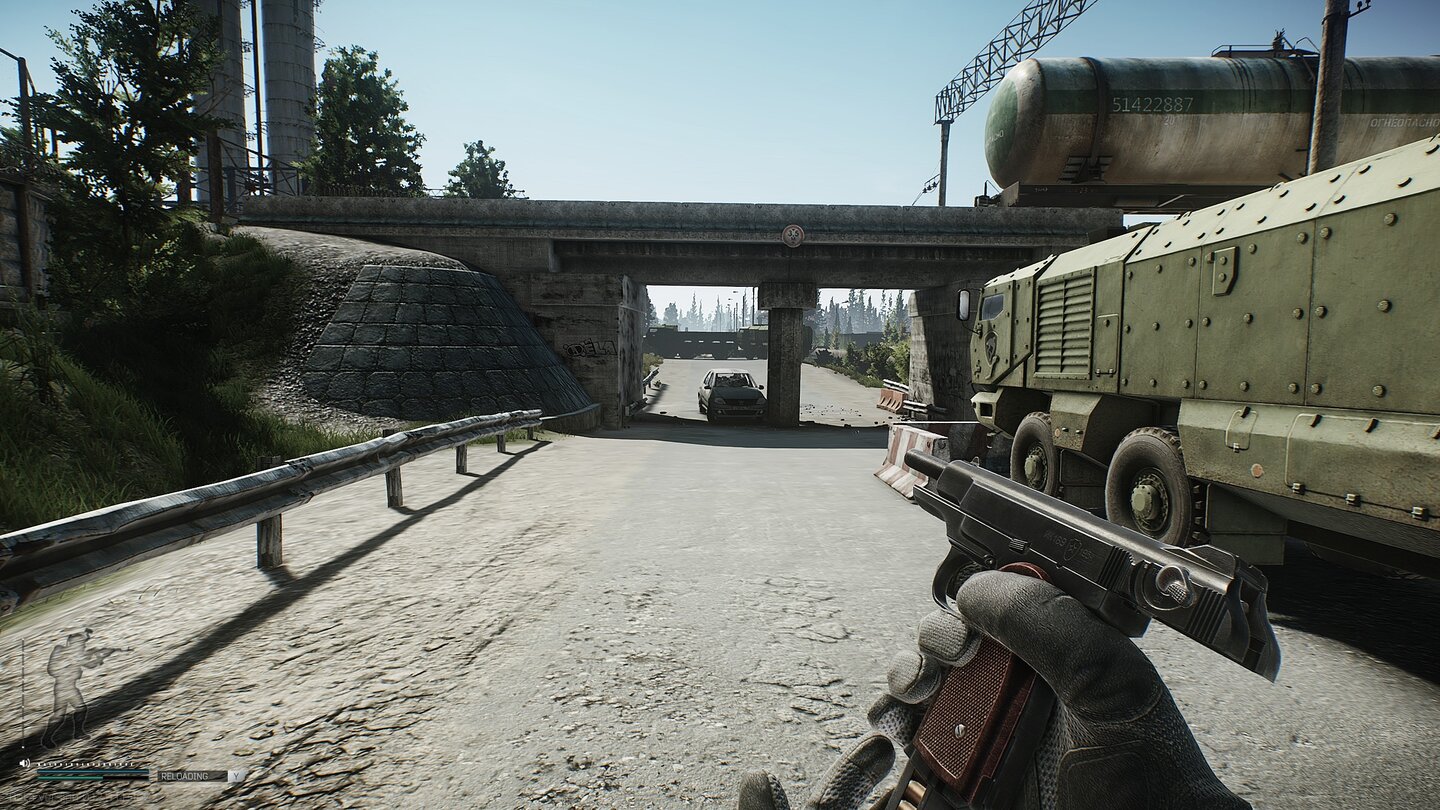
Task: Click the backpack on the stance silhouette
Action: [55, 667]
